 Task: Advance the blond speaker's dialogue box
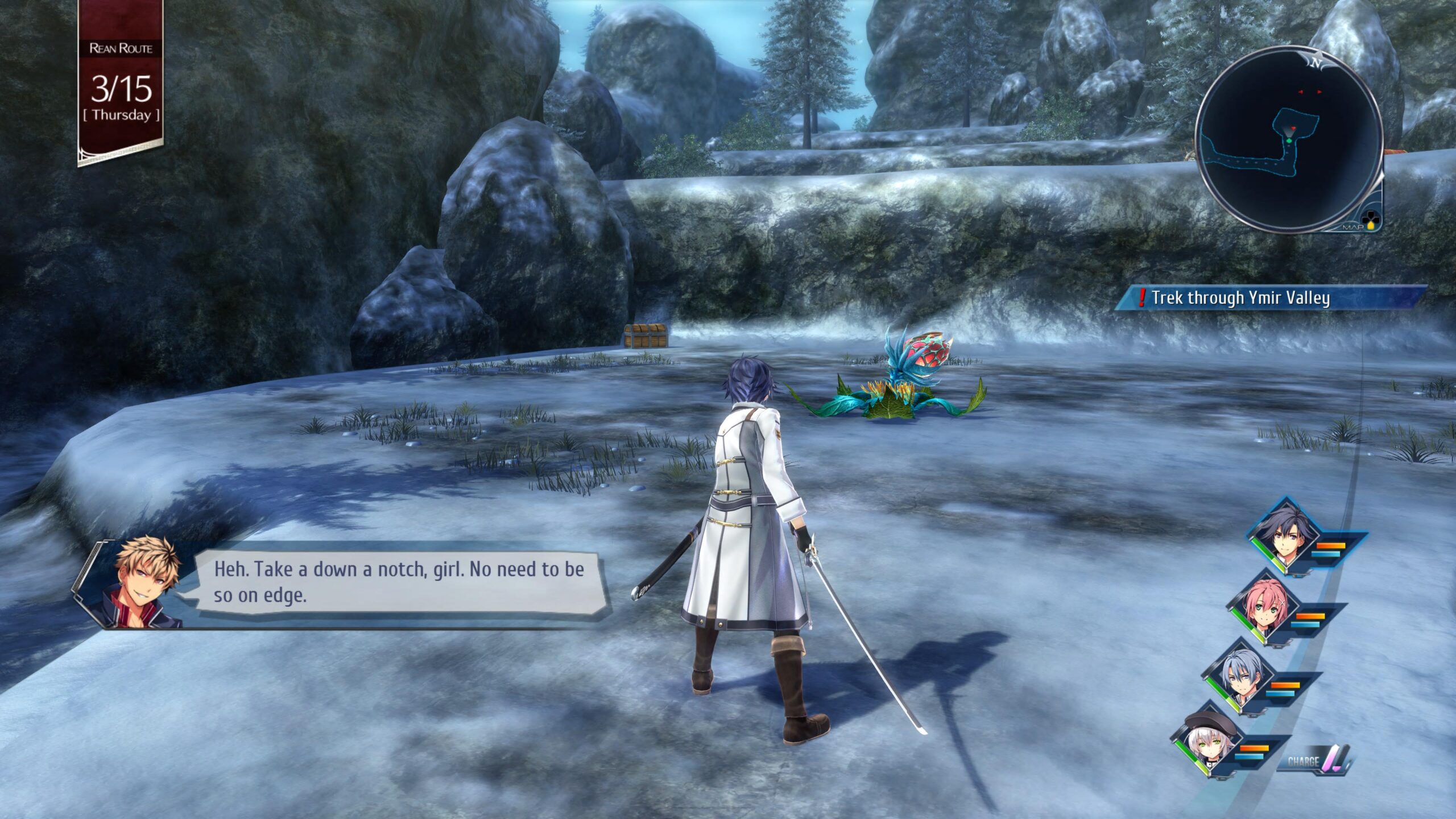(398, 582)
